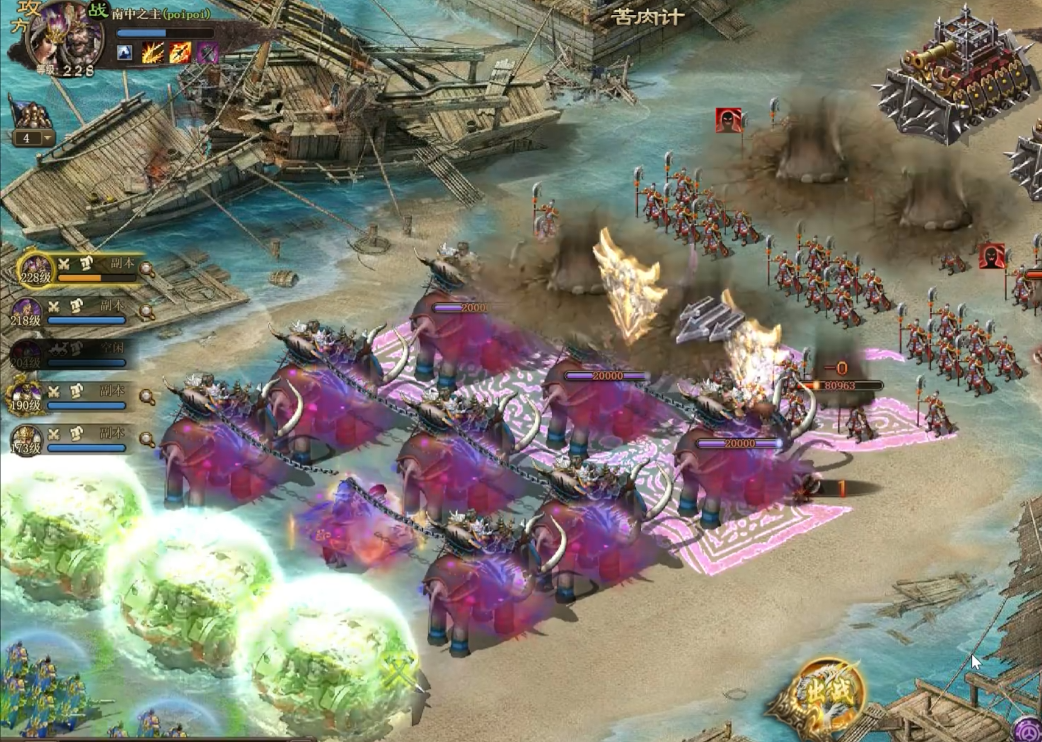Inspect the level 228 general with magnifier

point(147,269)
